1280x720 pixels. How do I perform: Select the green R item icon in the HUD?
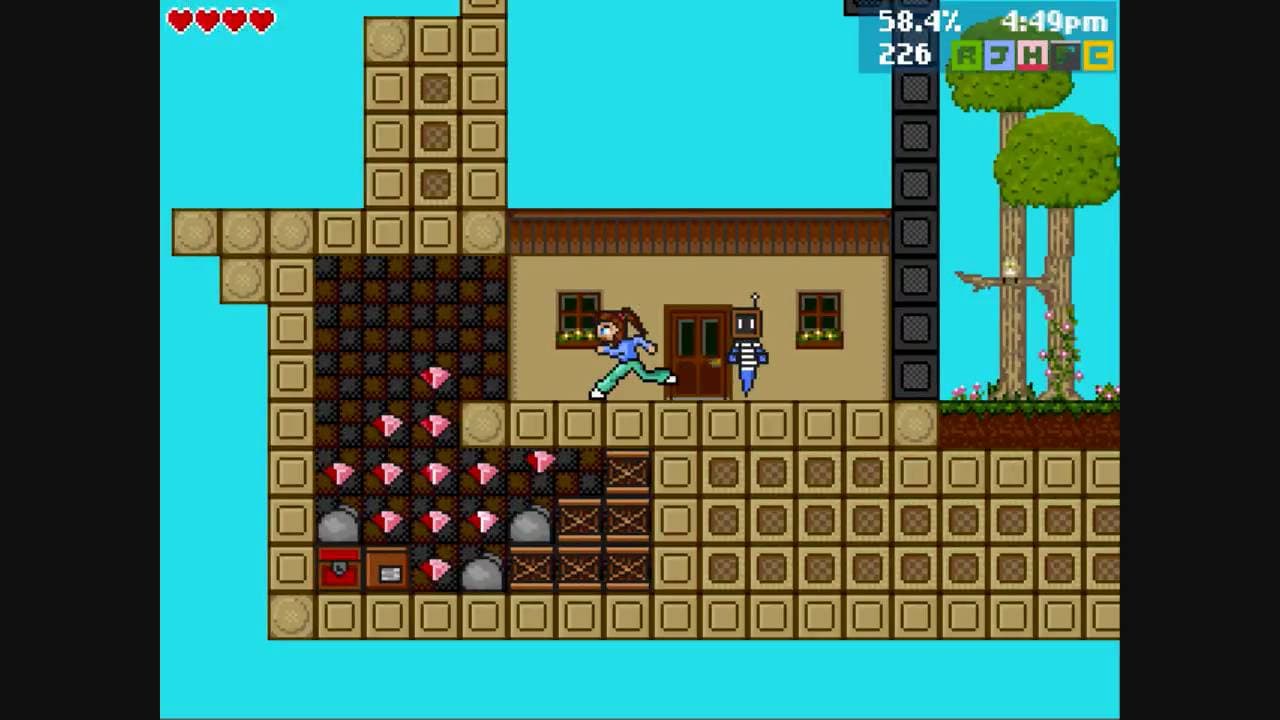[x=966, y=56]
